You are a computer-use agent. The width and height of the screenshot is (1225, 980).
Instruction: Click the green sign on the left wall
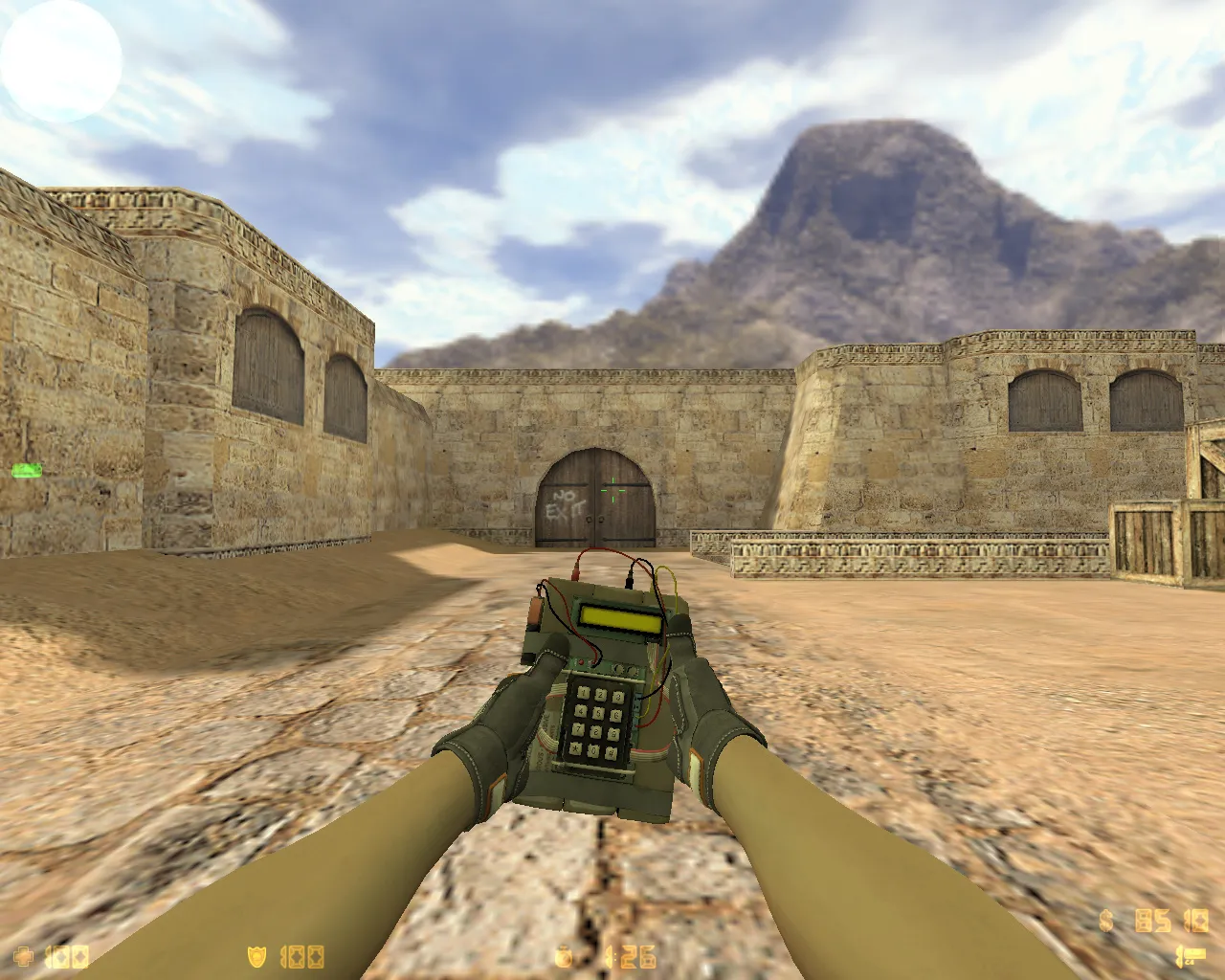25,472
